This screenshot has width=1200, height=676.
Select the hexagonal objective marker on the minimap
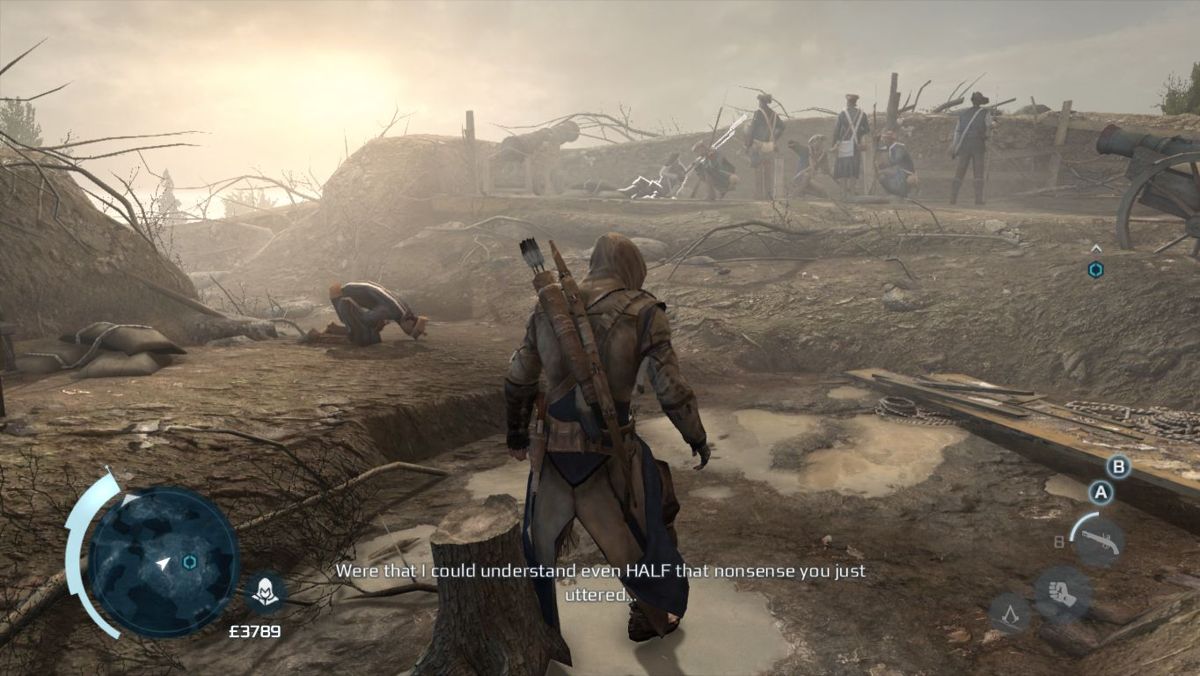coord(189,562)
